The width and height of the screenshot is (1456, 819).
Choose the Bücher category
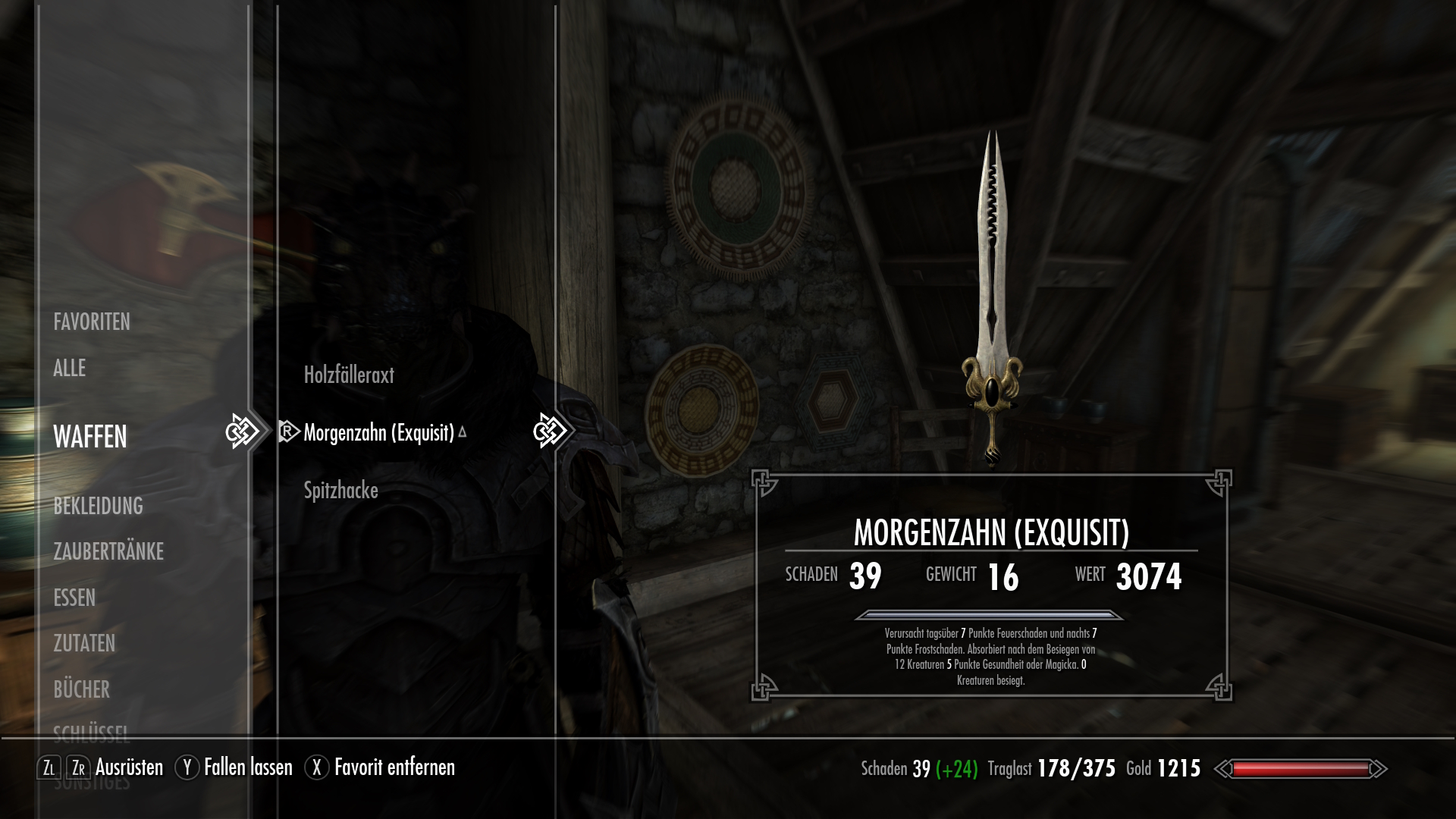click(81, 689)
